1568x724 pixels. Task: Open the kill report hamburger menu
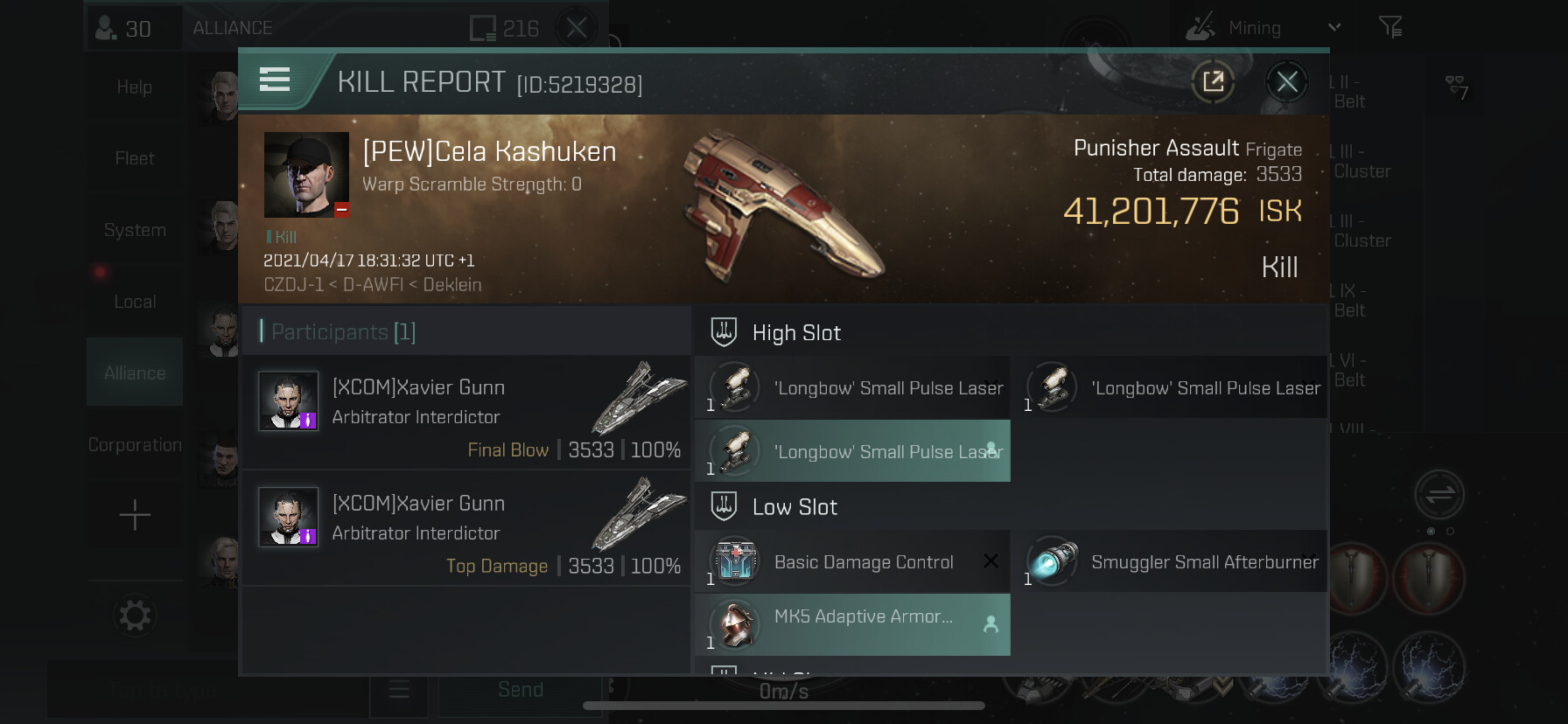coord(275,80)
